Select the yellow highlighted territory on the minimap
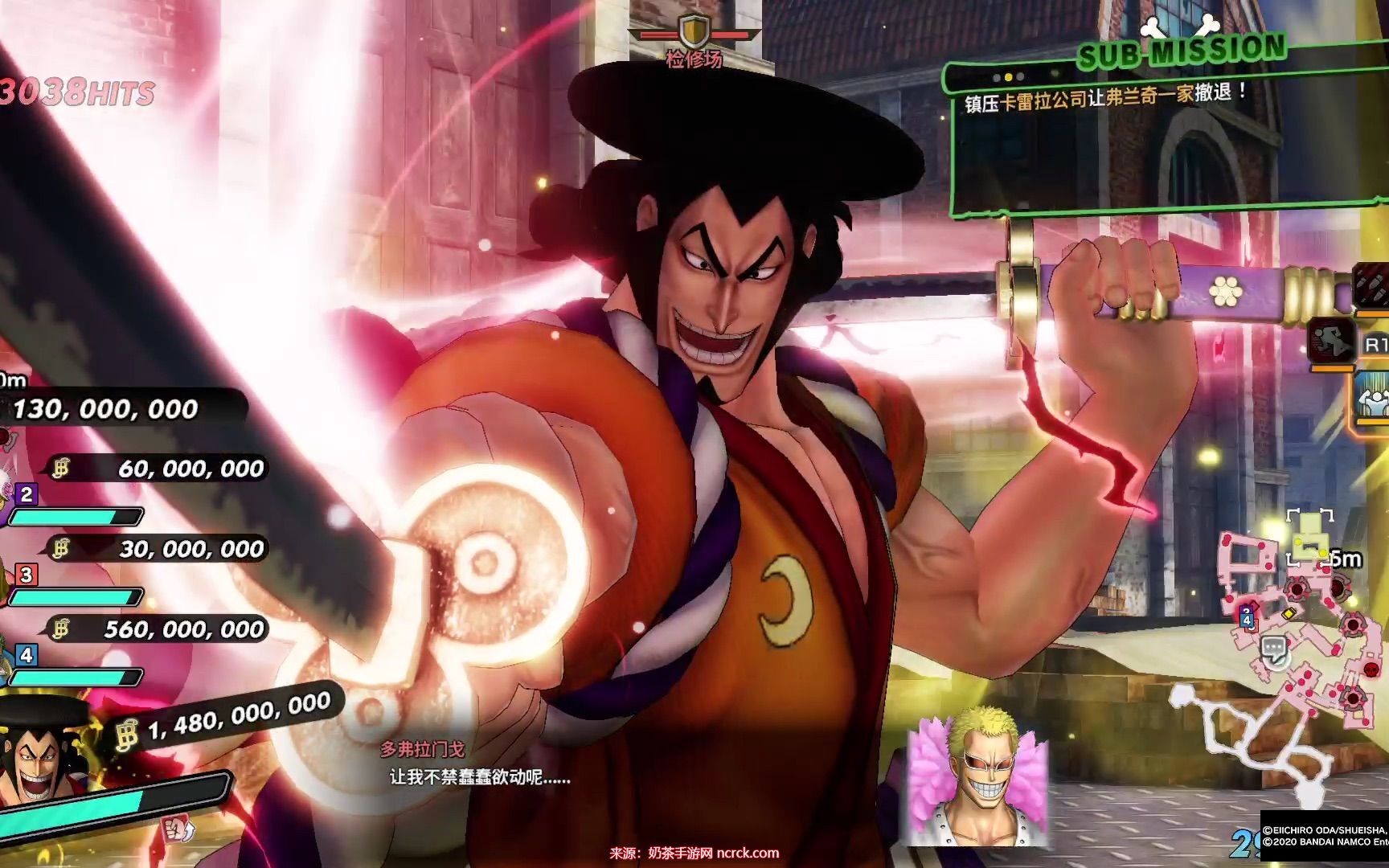Screen dimensions: 1389x868 pyautogui.click(x=1309, y=537)
